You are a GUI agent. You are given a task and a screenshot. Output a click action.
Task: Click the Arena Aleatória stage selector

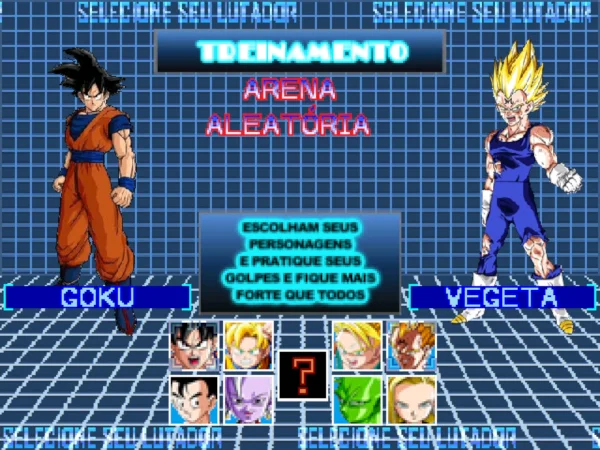[288, 107]
